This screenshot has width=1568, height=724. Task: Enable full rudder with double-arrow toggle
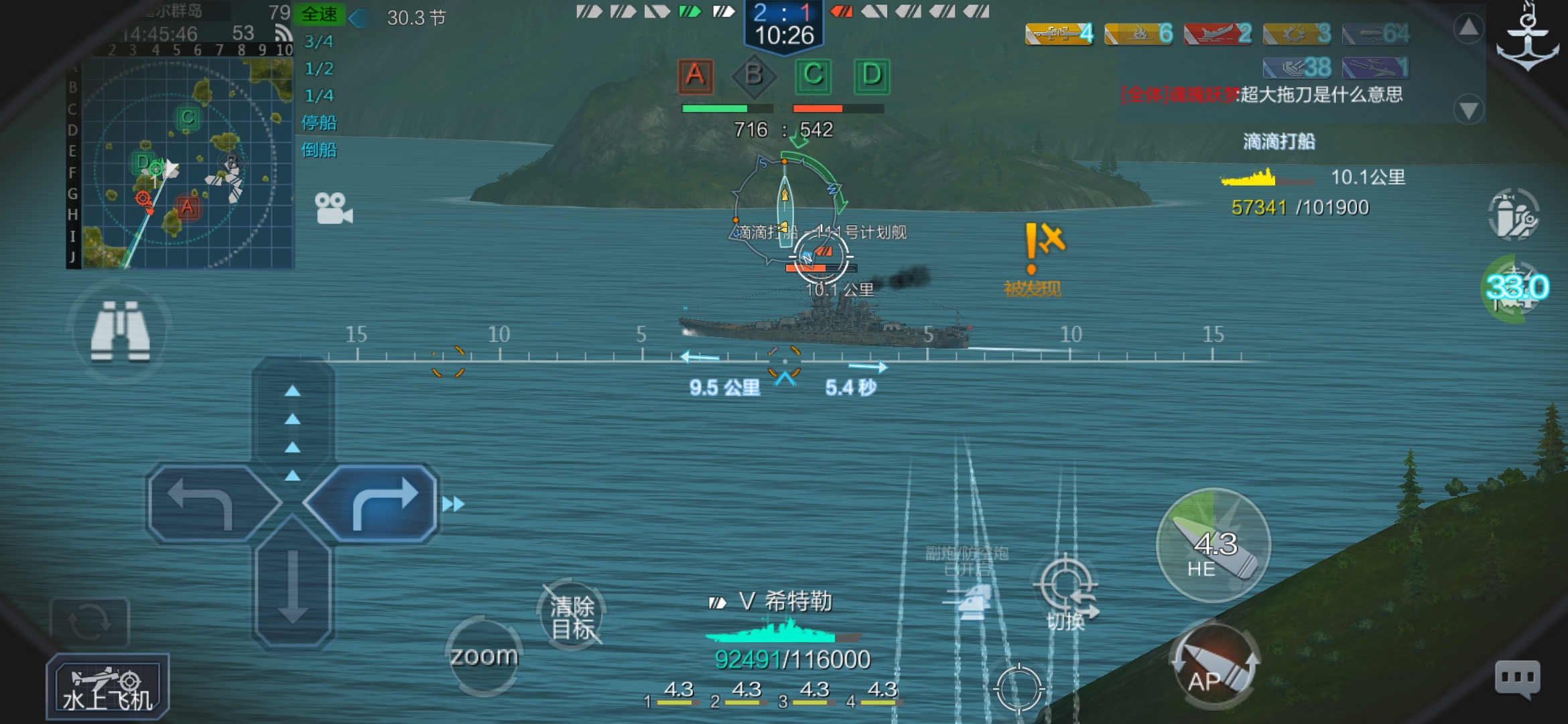click(x=453, y=503)
